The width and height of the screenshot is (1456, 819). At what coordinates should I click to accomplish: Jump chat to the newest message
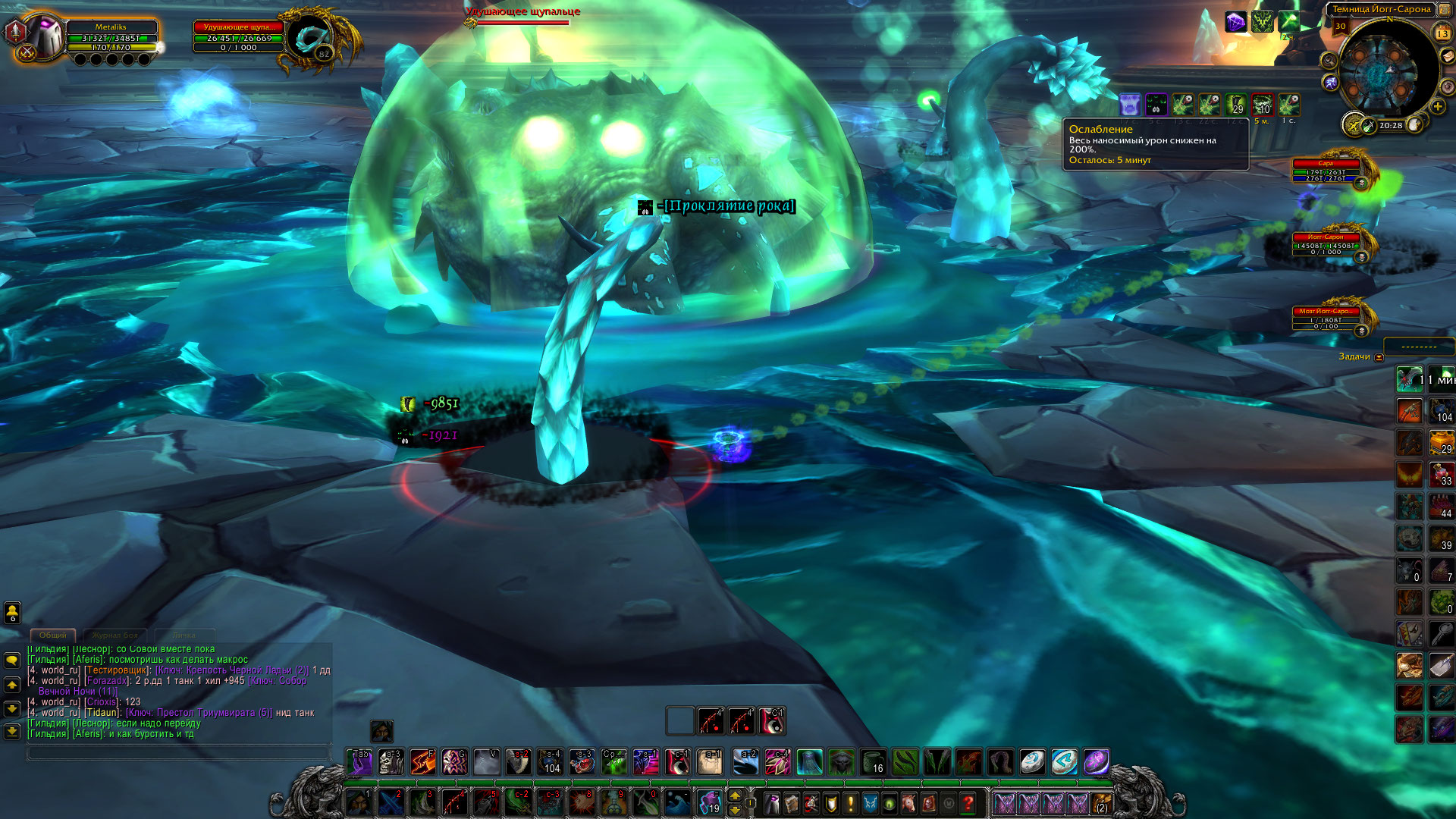12,732
